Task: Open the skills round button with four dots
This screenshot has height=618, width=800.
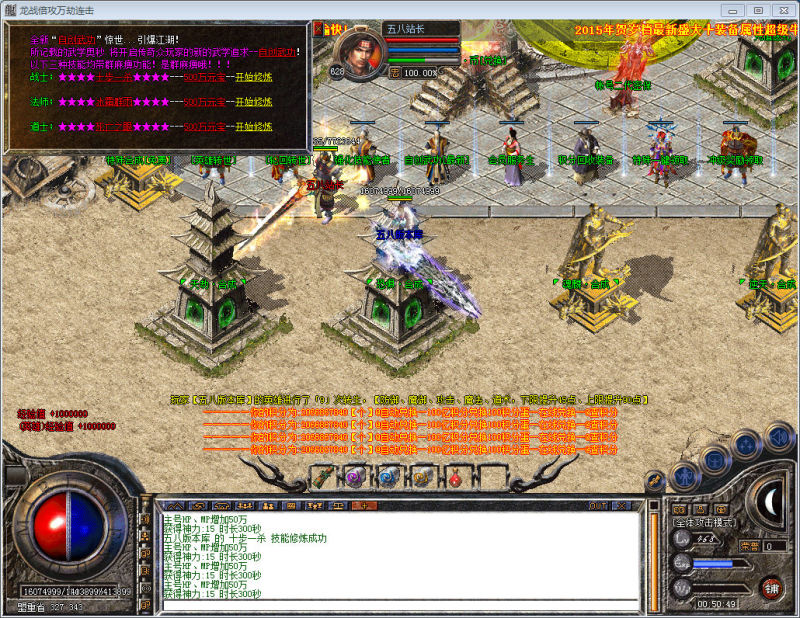Action: pos(747,444)
